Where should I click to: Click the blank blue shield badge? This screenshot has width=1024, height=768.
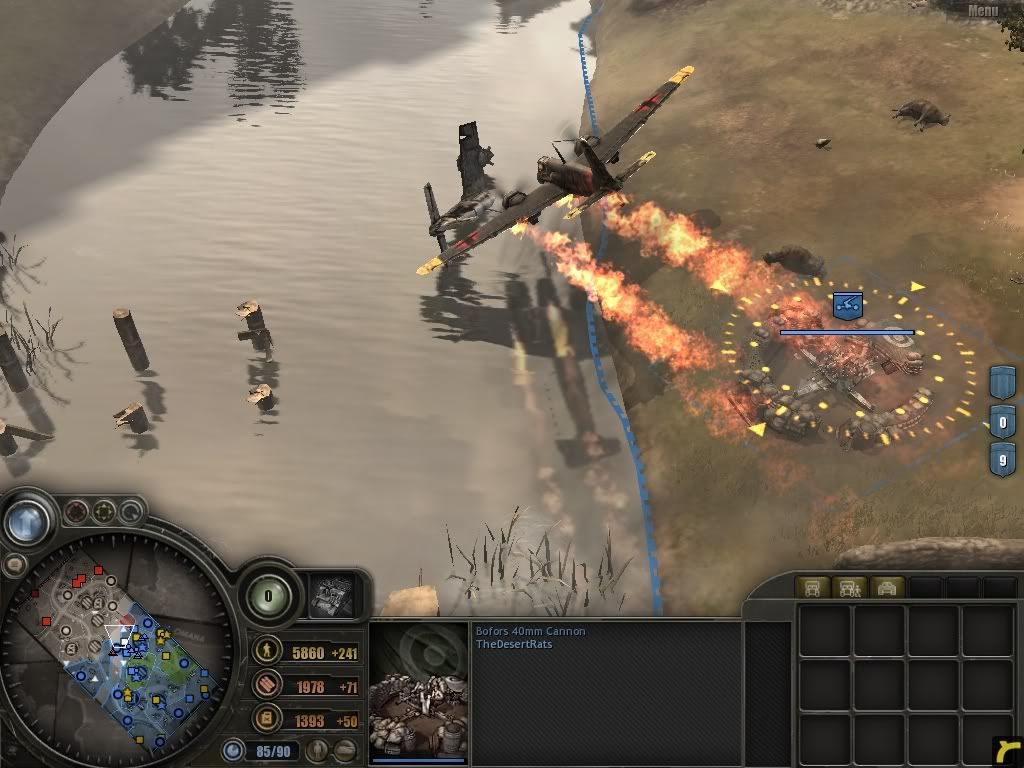pyautogui.click(x=1002, y=382)
